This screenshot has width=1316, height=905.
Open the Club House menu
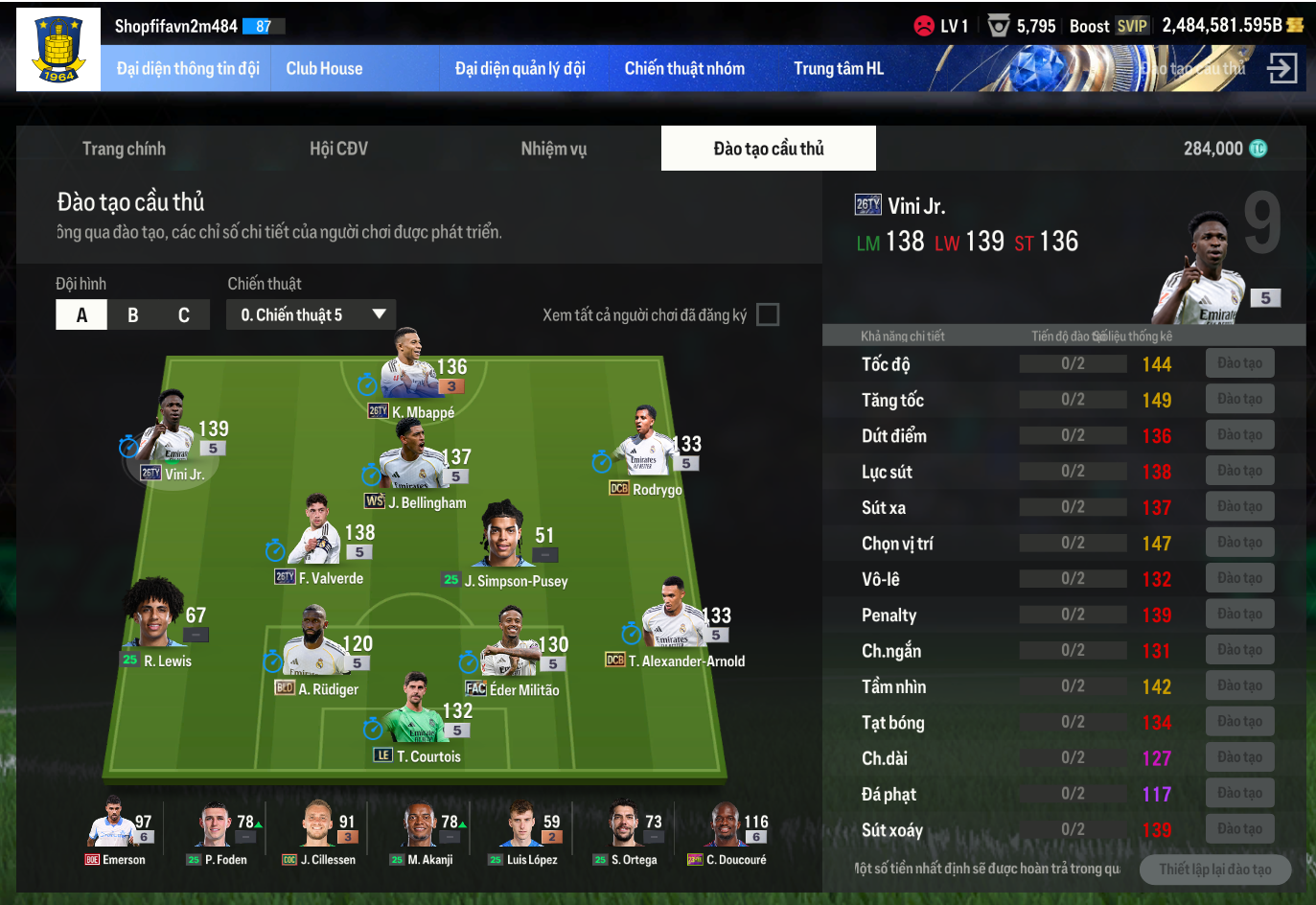[324, 69]
